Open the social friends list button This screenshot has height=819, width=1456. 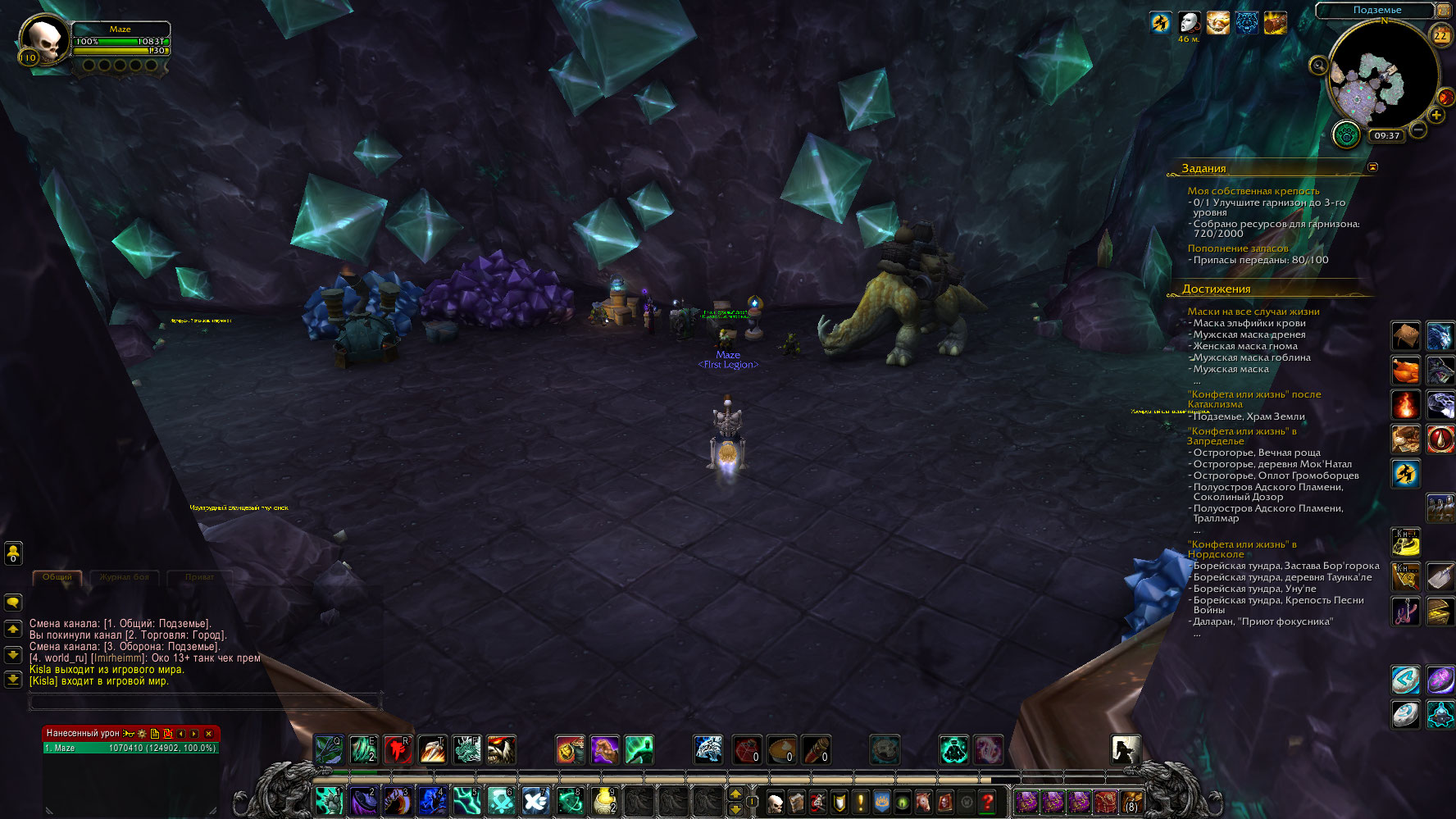pyautogui.click(x=13, y=553)
